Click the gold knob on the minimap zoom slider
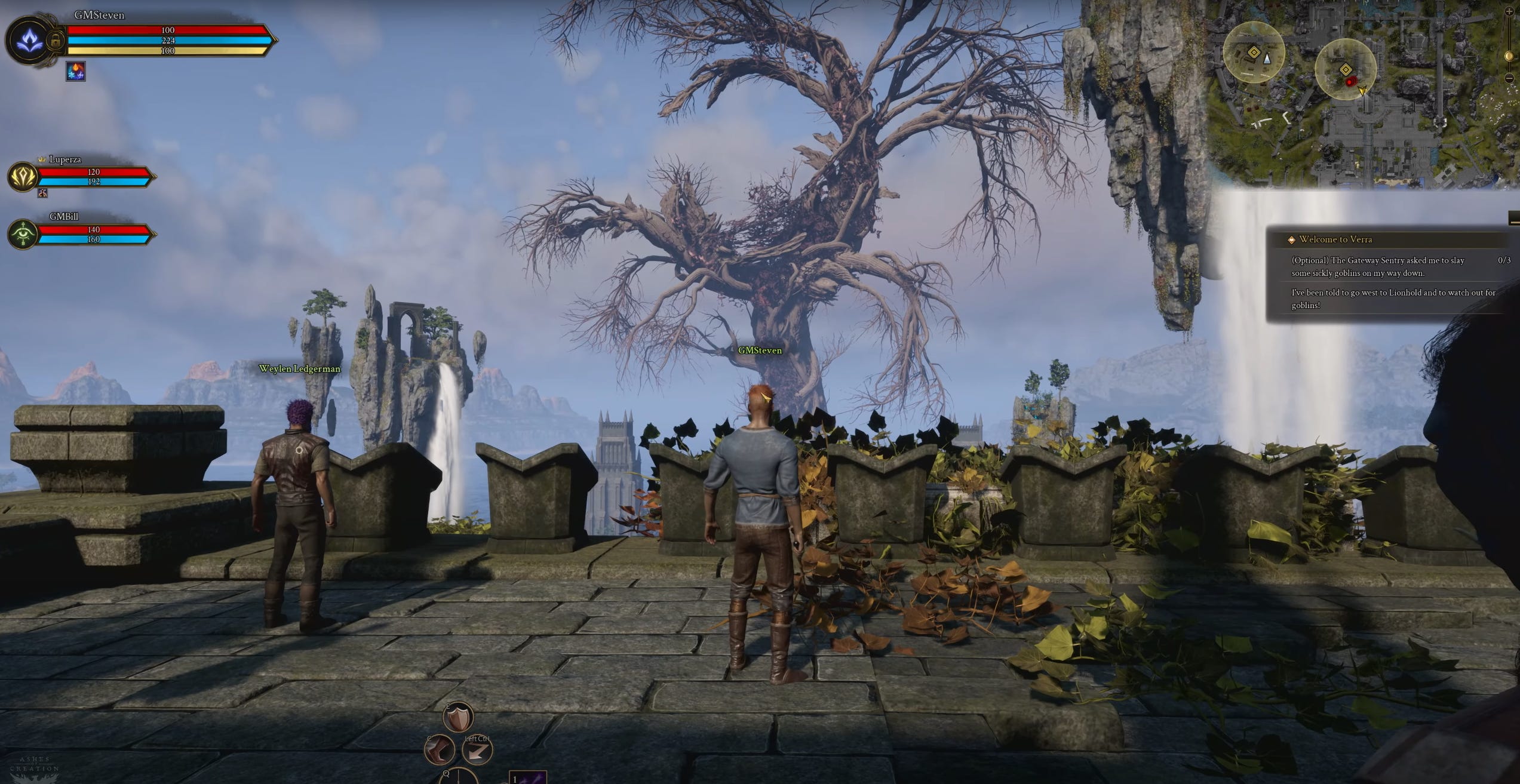 point(1509,56)
